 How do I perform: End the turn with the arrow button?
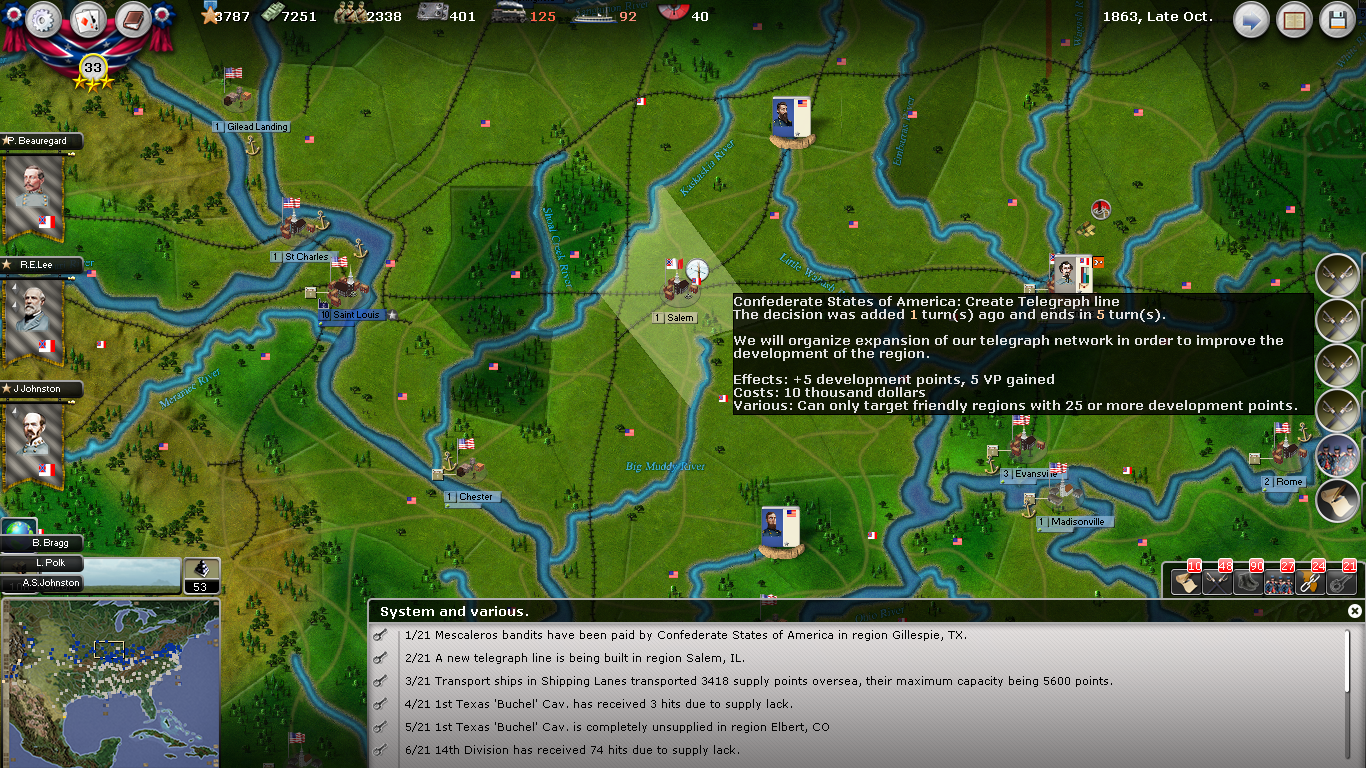tap(1250, 20)
